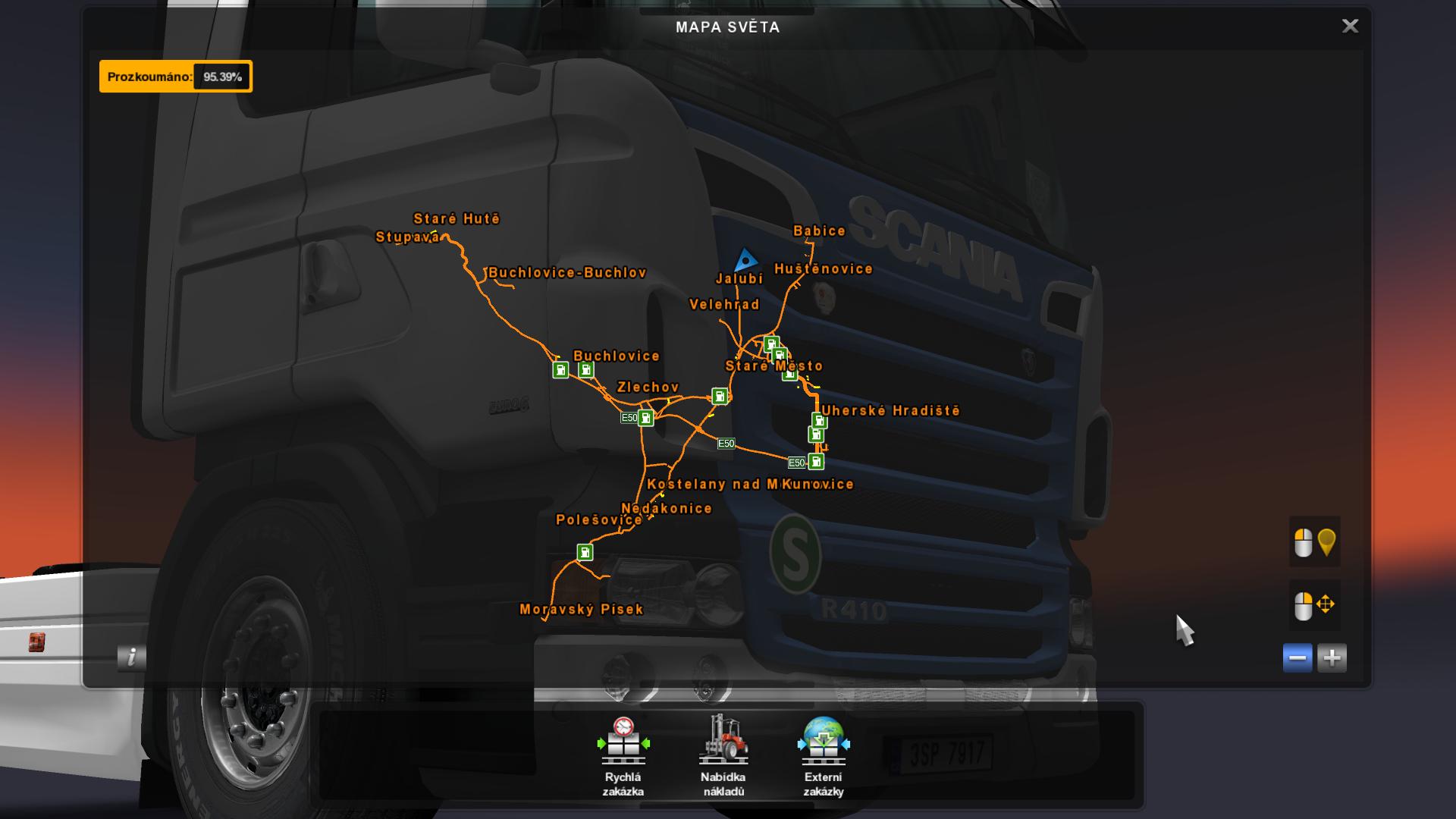The image size is (1456, 819).
Task: Open Nabídka nákladů freight market
Action: [723, 756]
